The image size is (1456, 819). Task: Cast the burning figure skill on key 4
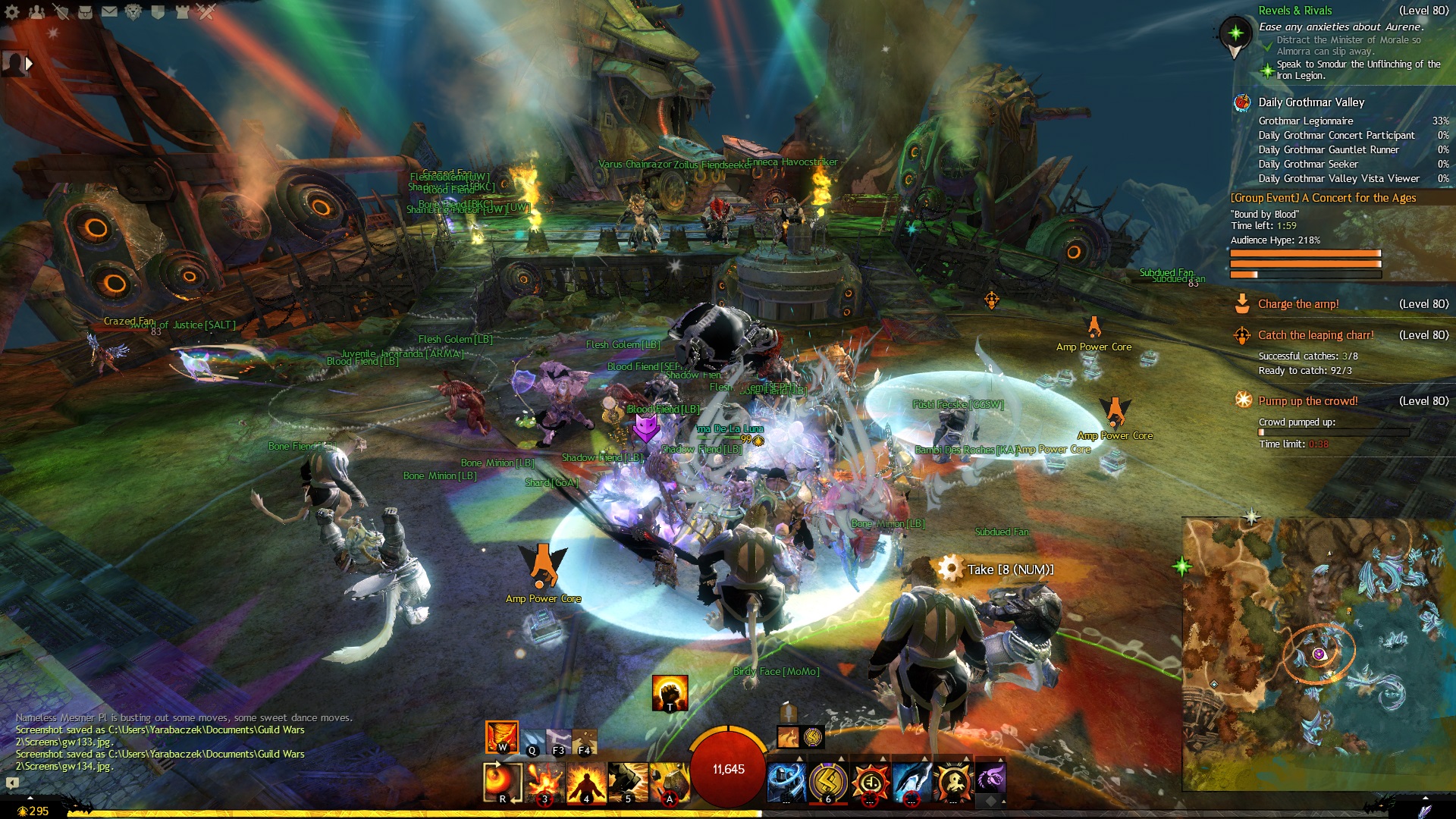pyautogui.click(x=586, y=782)
